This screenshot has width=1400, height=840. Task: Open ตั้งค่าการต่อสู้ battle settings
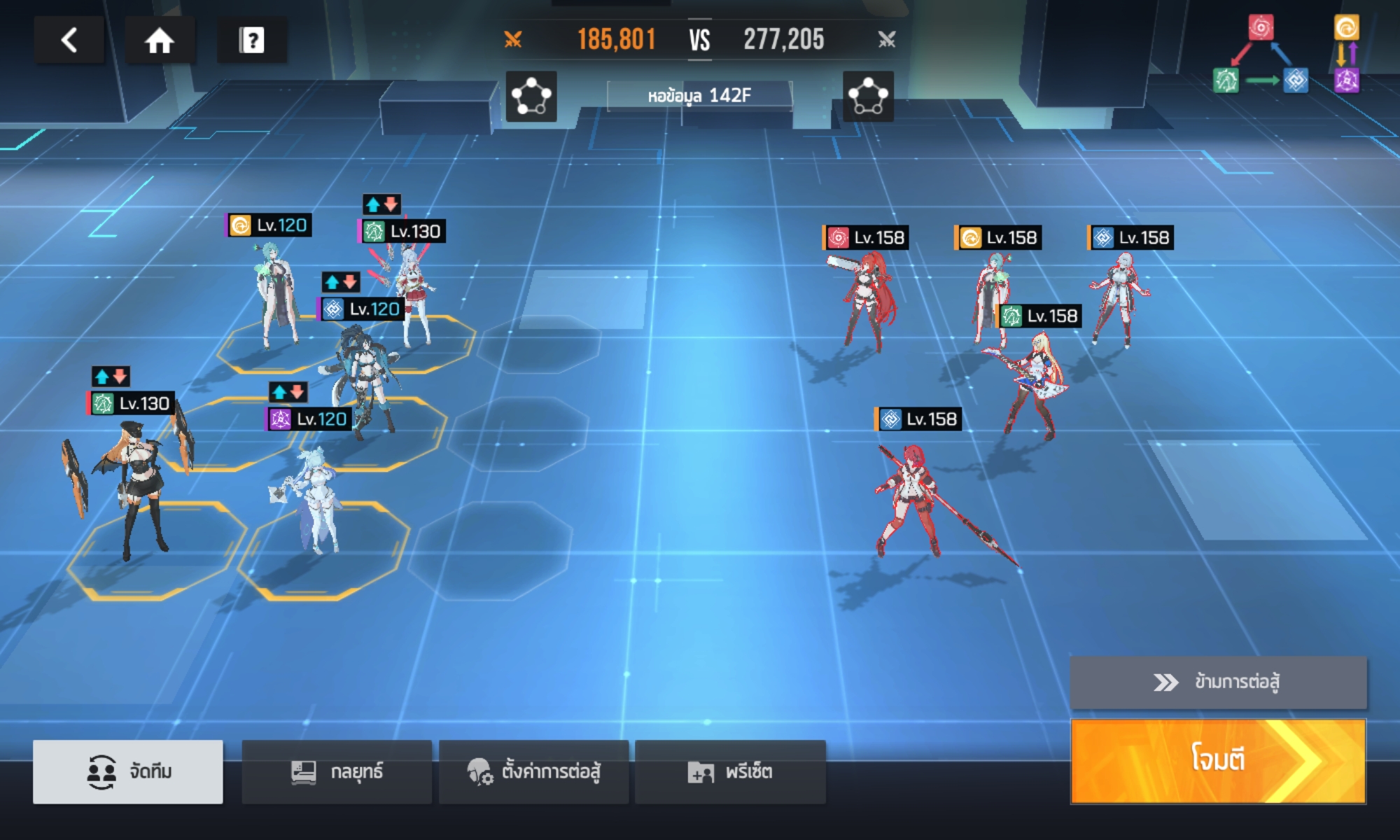(533, 771)
